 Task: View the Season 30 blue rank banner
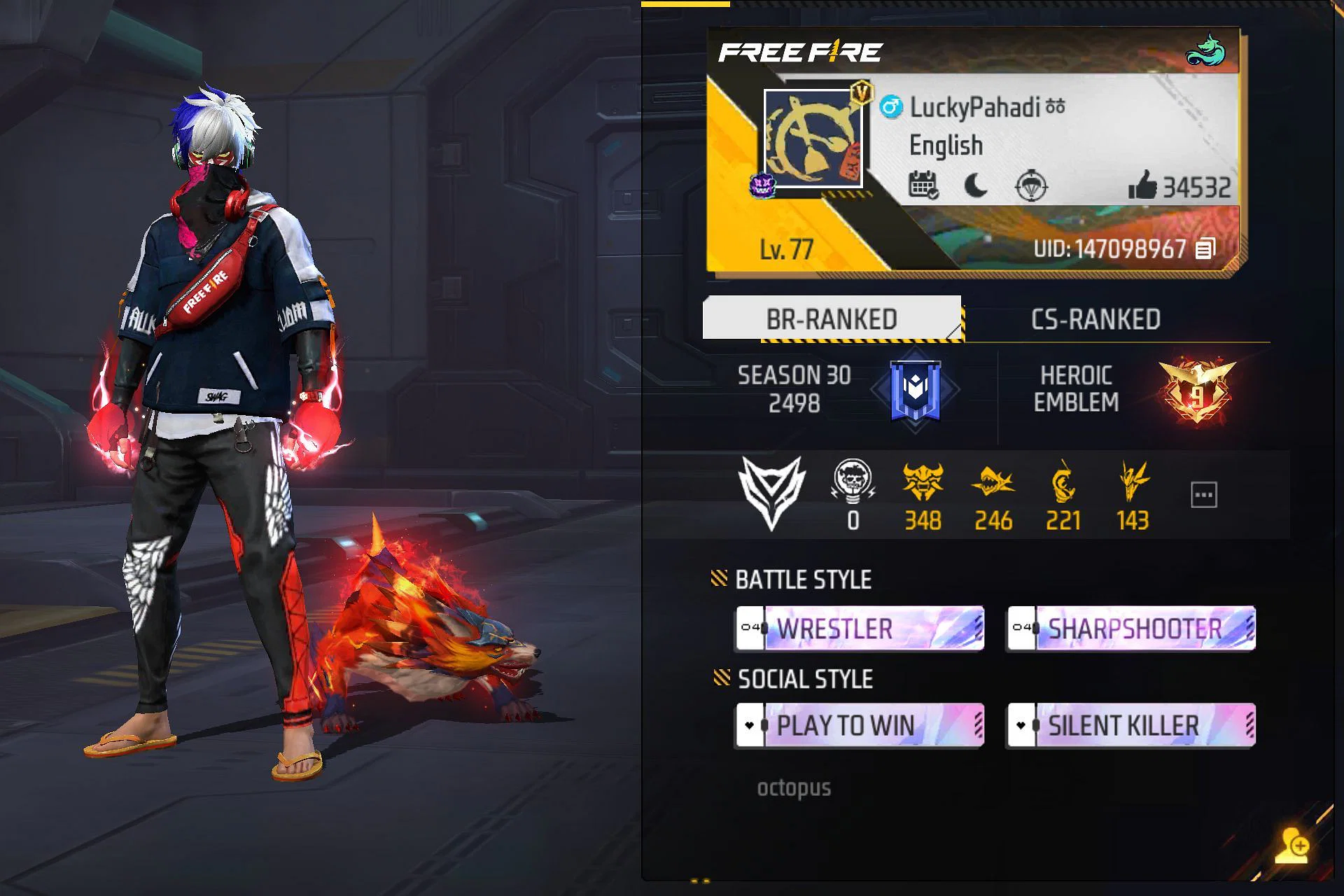(915, 390)
